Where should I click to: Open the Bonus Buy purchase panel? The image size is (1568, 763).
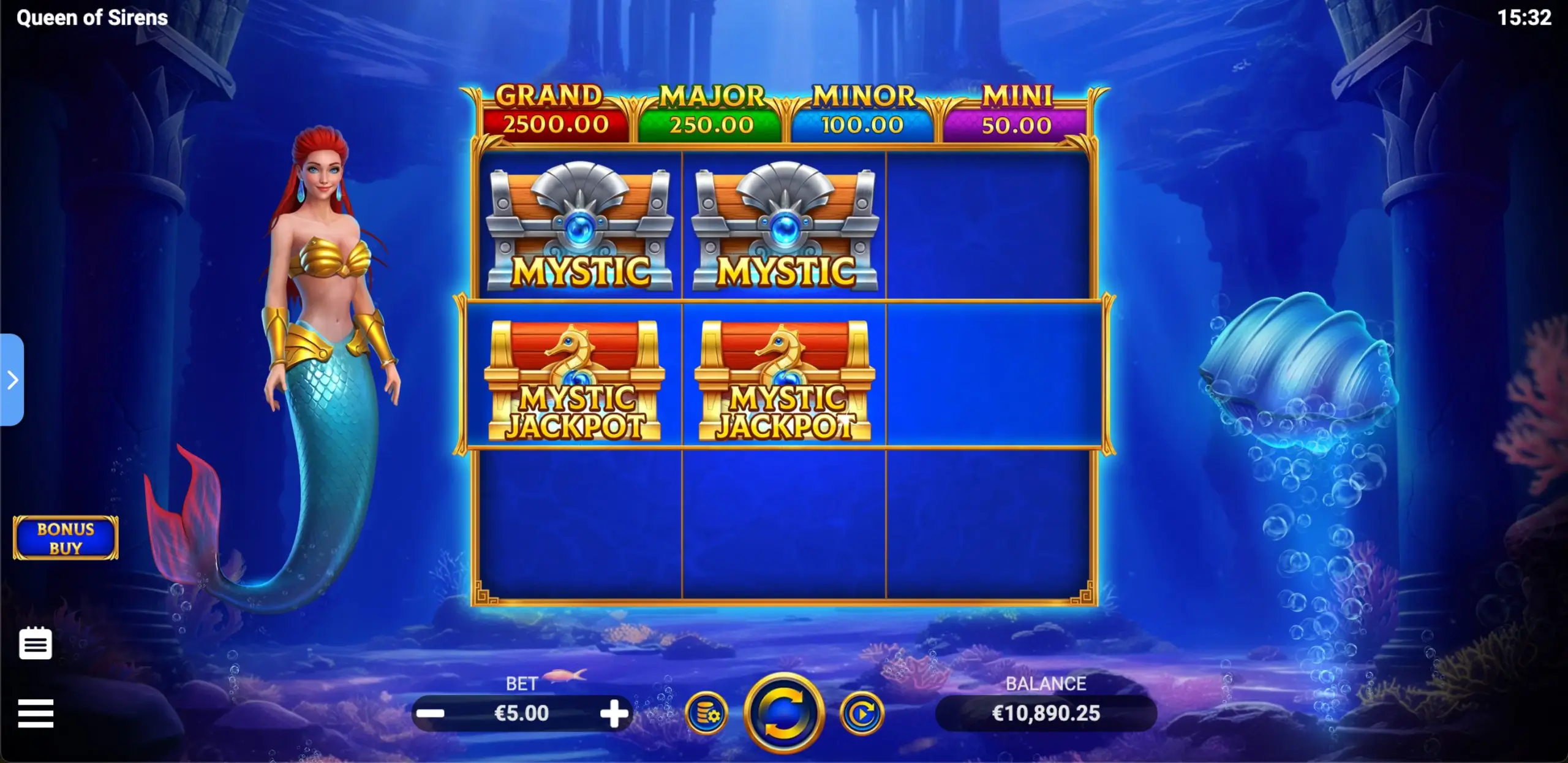tap(65, 537)
